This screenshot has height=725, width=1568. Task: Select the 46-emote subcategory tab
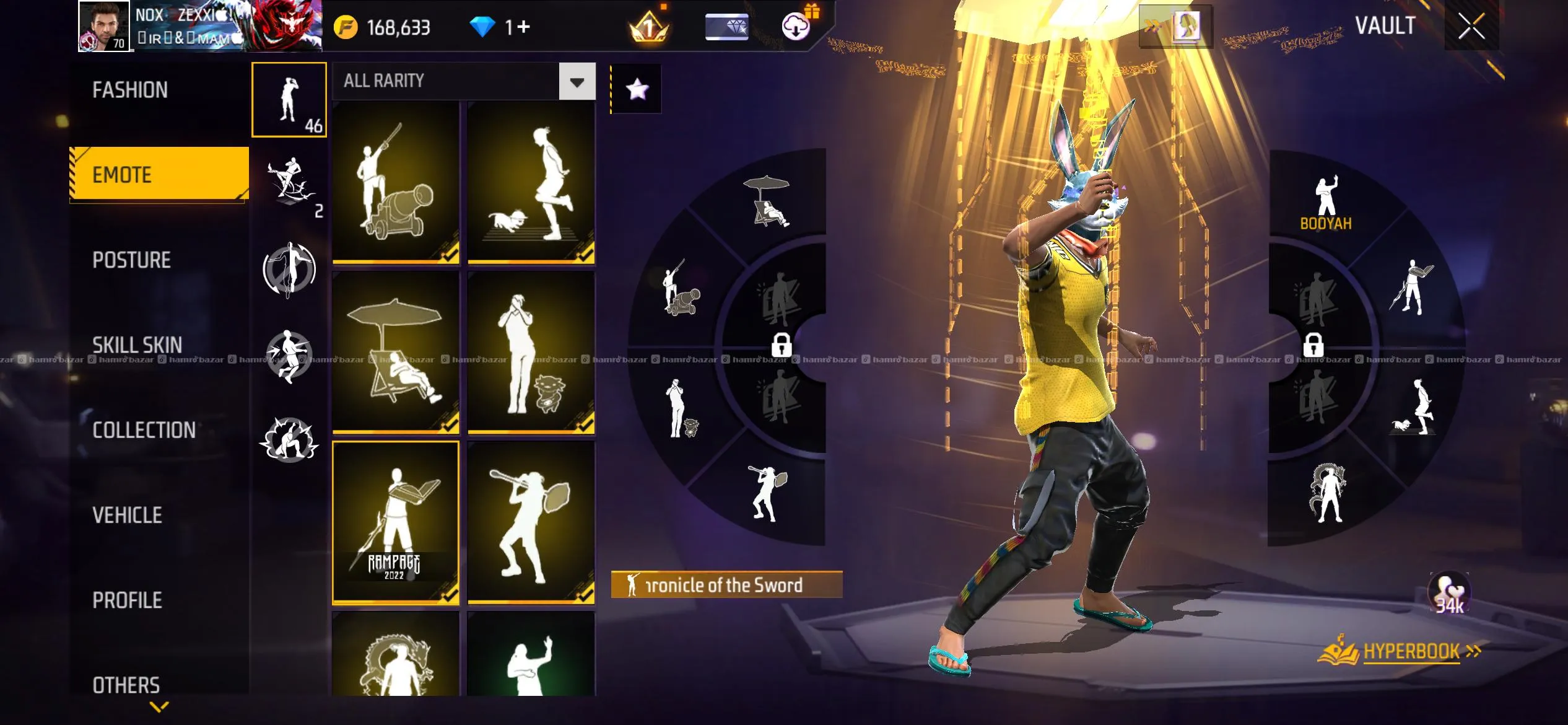[x=289, y=100]
